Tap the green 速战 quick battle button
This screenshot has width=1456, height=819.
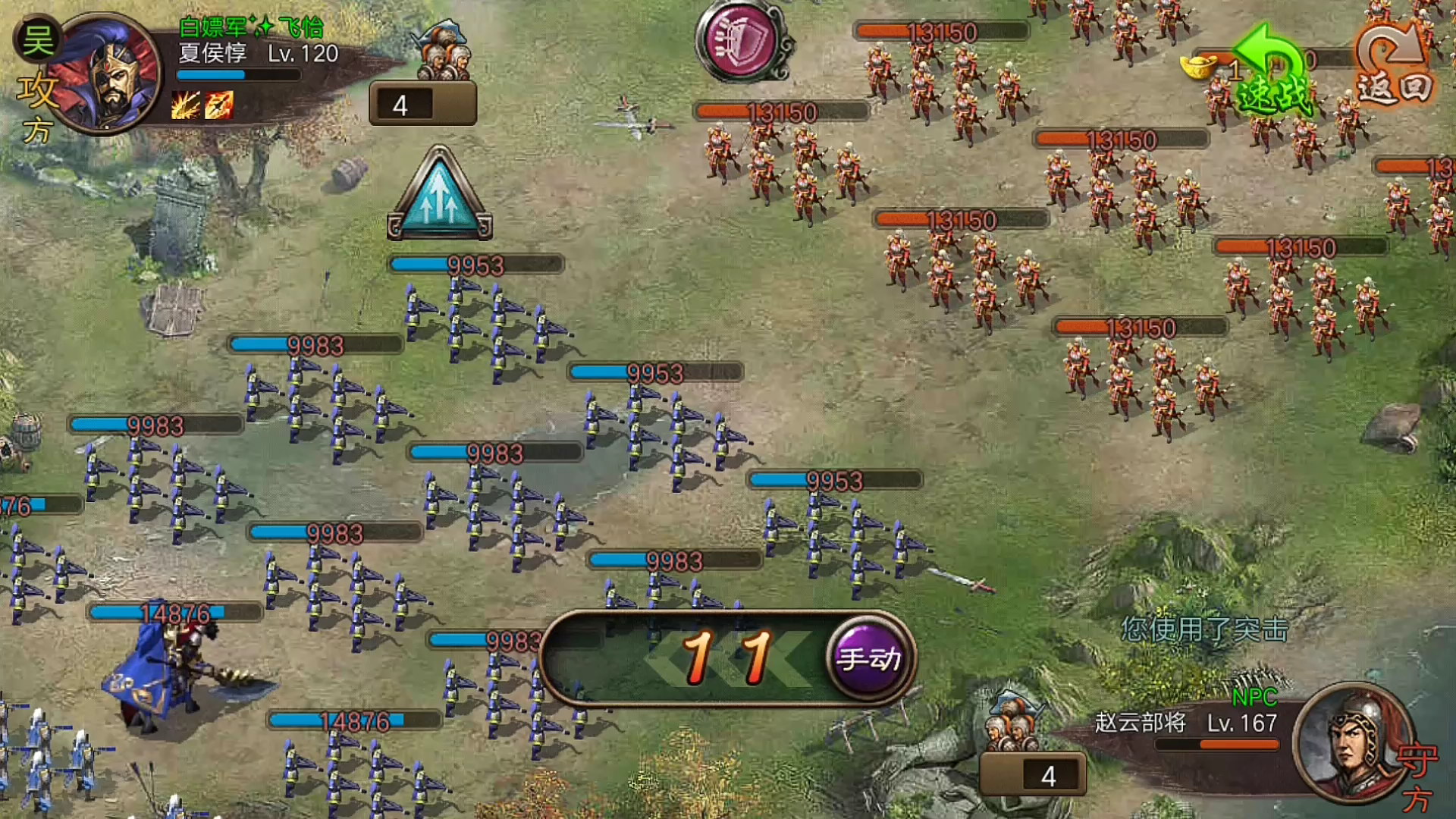coord(1274,76)
